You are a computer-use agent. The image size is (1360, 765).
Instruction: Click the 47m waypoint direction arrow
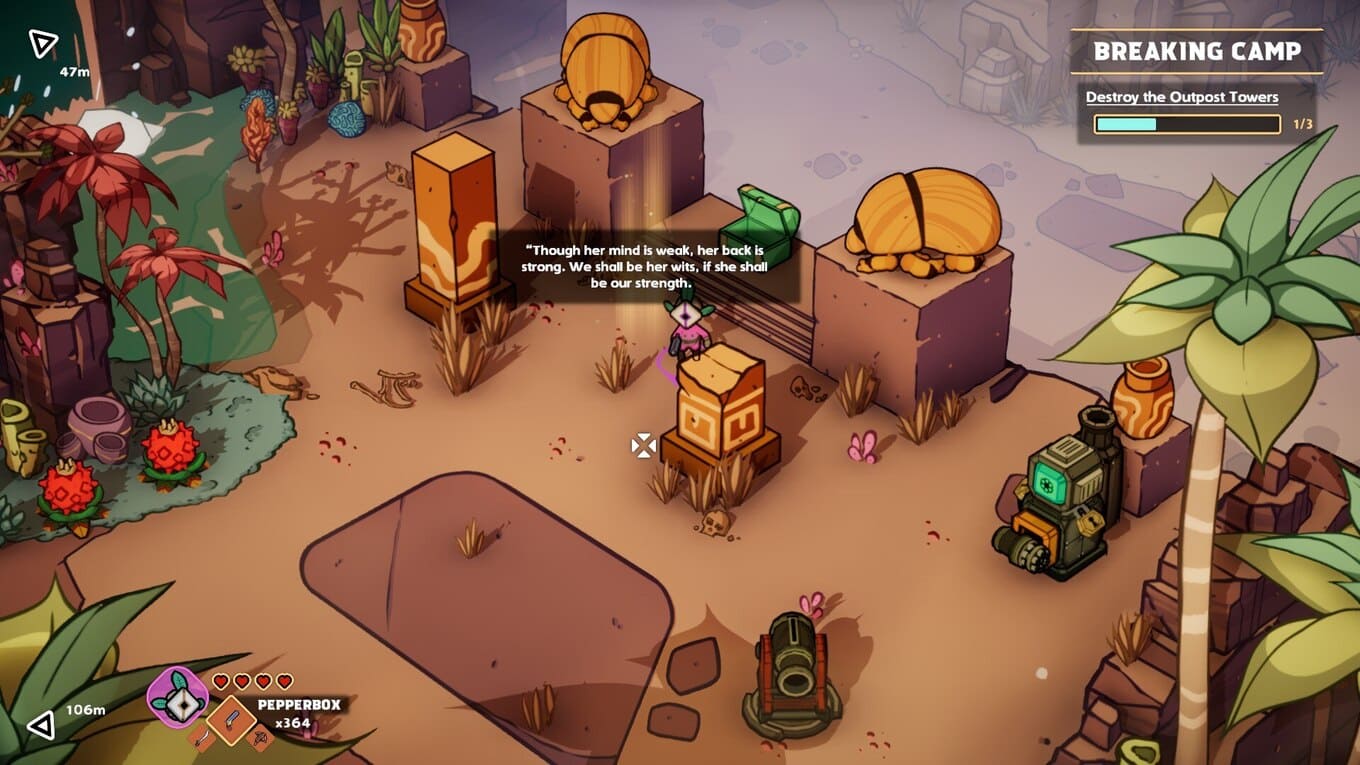click(x=42, y=43)
